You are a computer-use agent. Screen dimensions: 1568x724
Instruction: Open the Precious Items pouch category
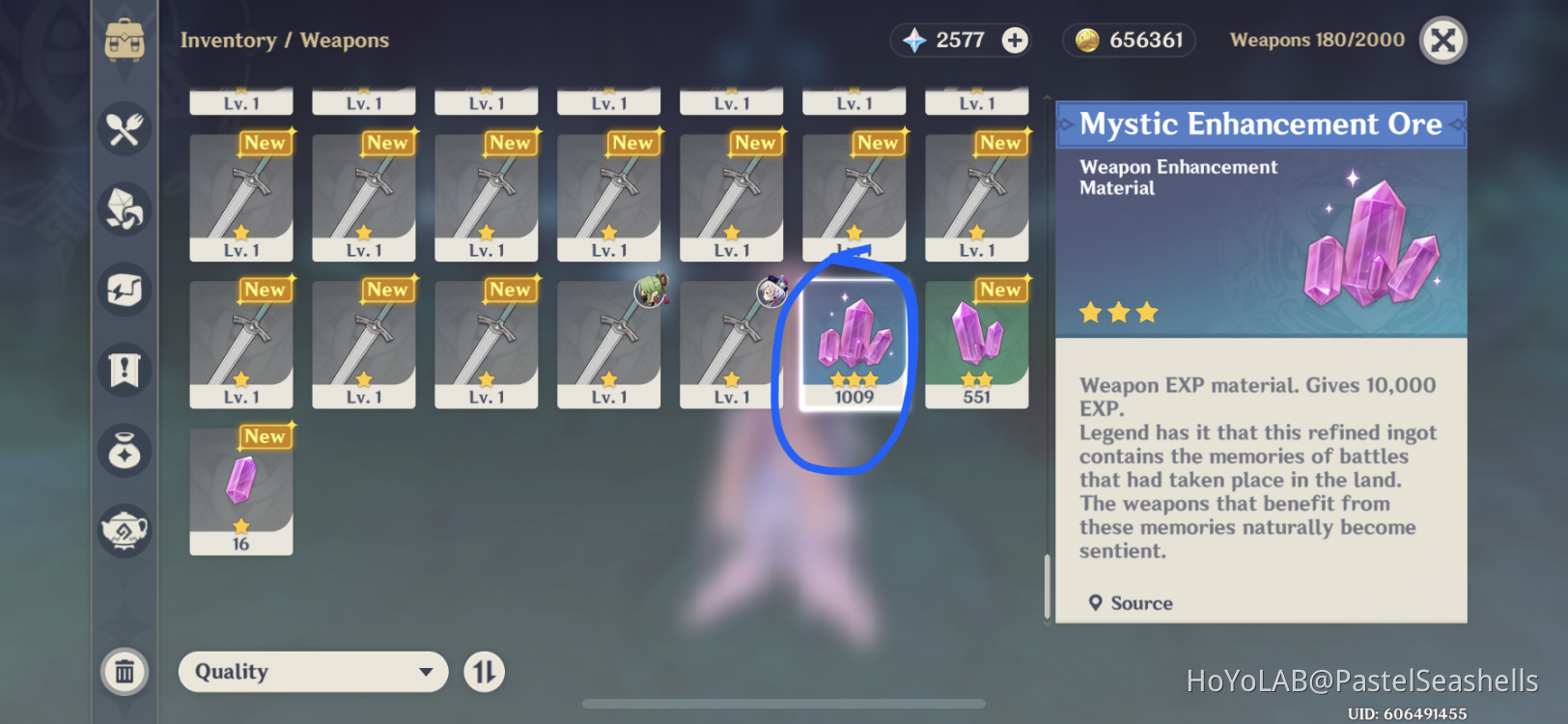pos(125,450)
